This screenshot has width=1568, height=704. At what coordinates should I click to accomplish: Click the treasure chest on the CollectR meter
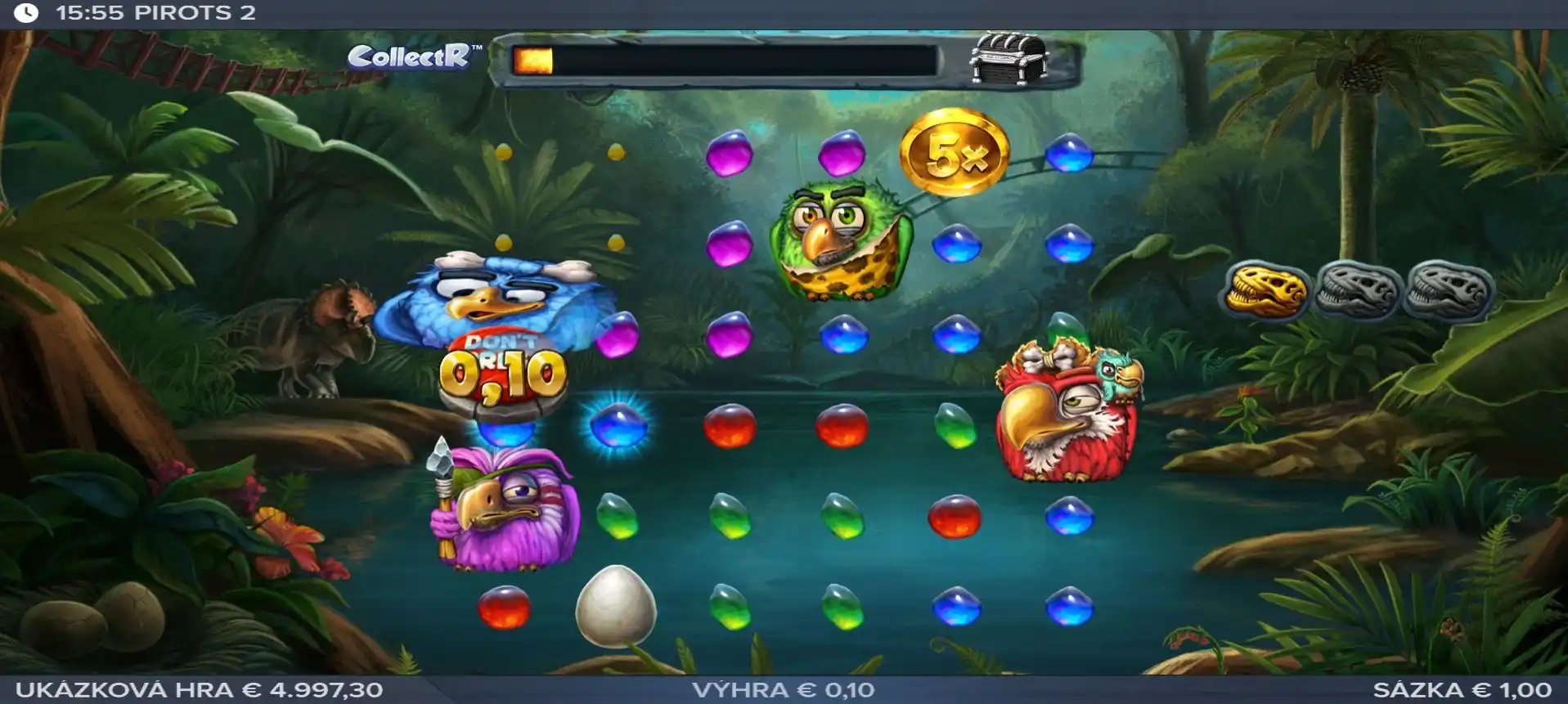tap(1007, 58)
